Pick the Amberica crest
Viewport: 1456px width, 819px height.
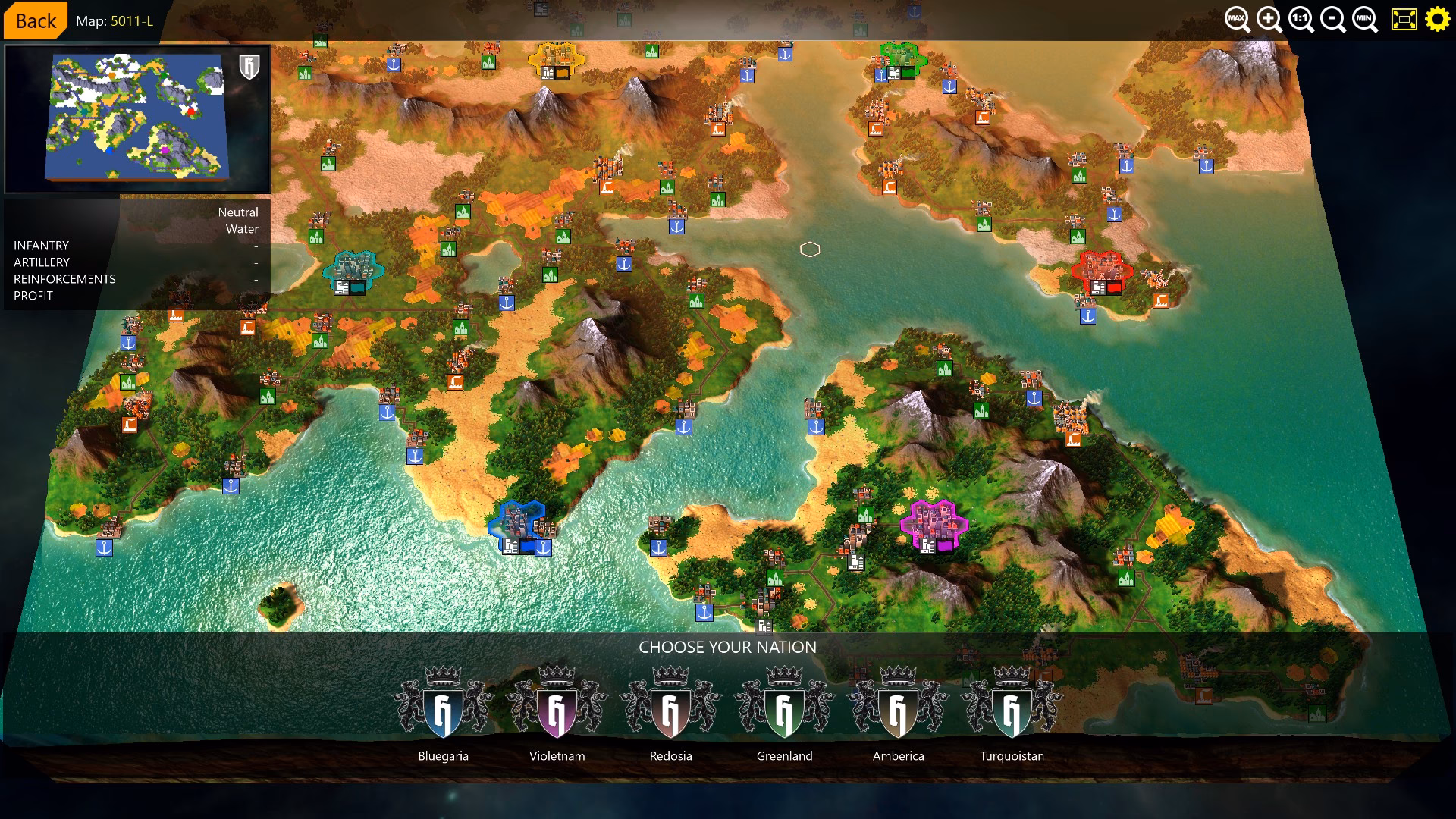898,711
